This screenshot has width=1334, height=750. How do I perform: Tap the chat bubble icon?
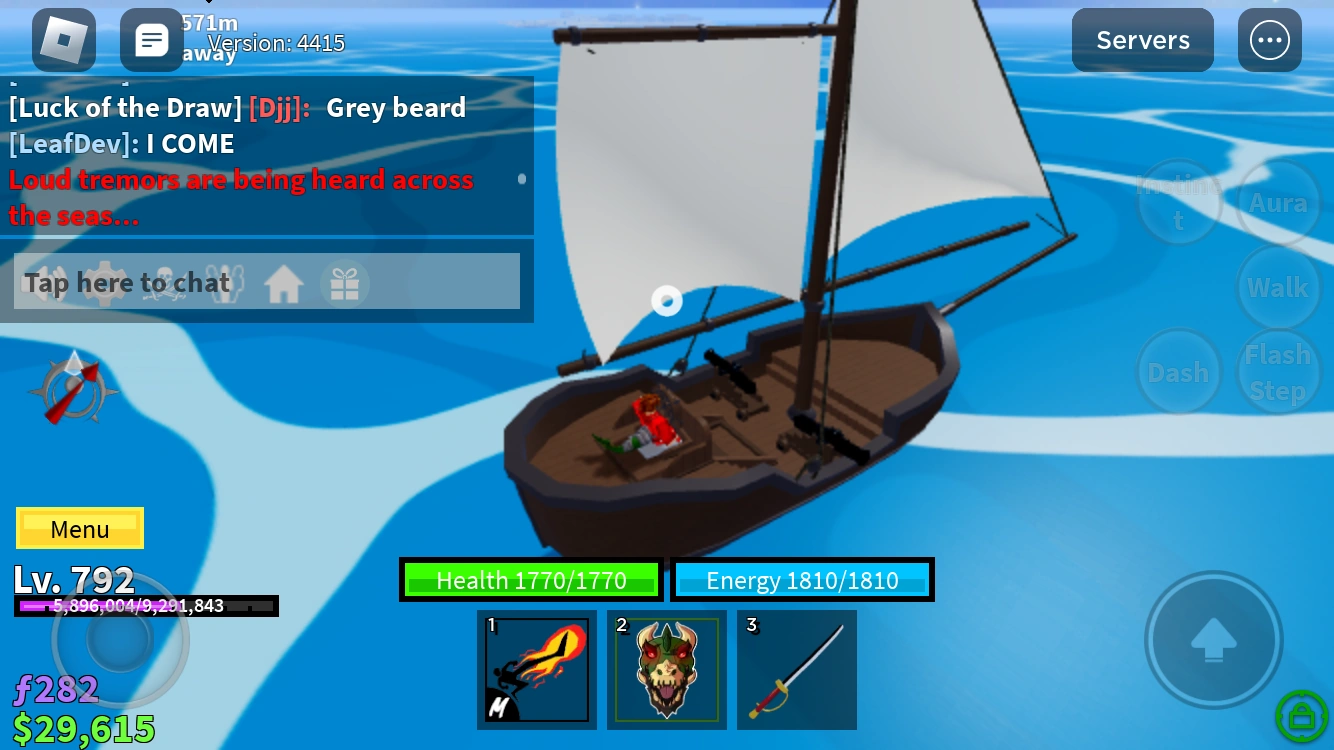pos(152,40)
